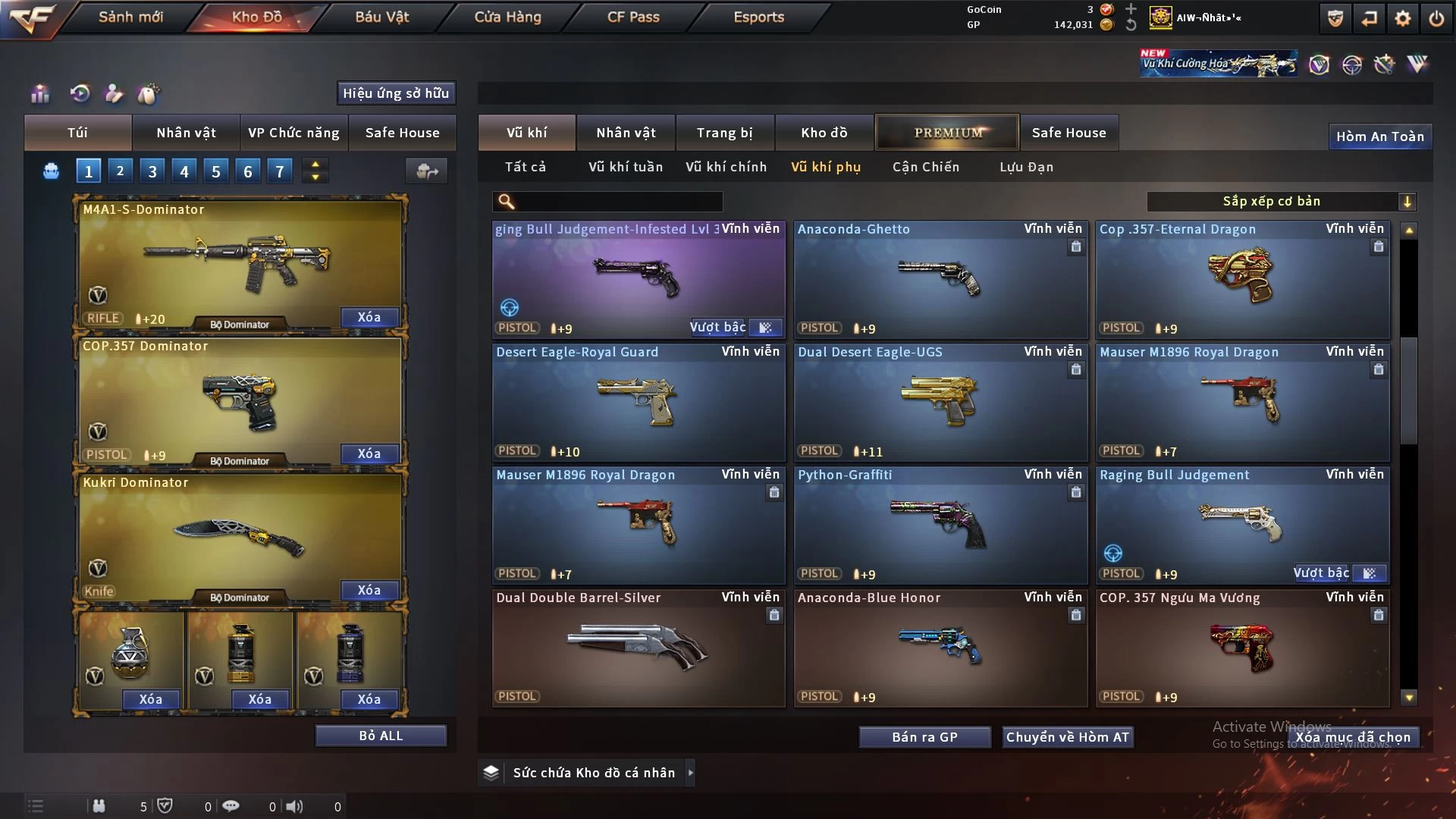
Task: Select the Cận Chiến weapon filter
Action: pos(925,167)
